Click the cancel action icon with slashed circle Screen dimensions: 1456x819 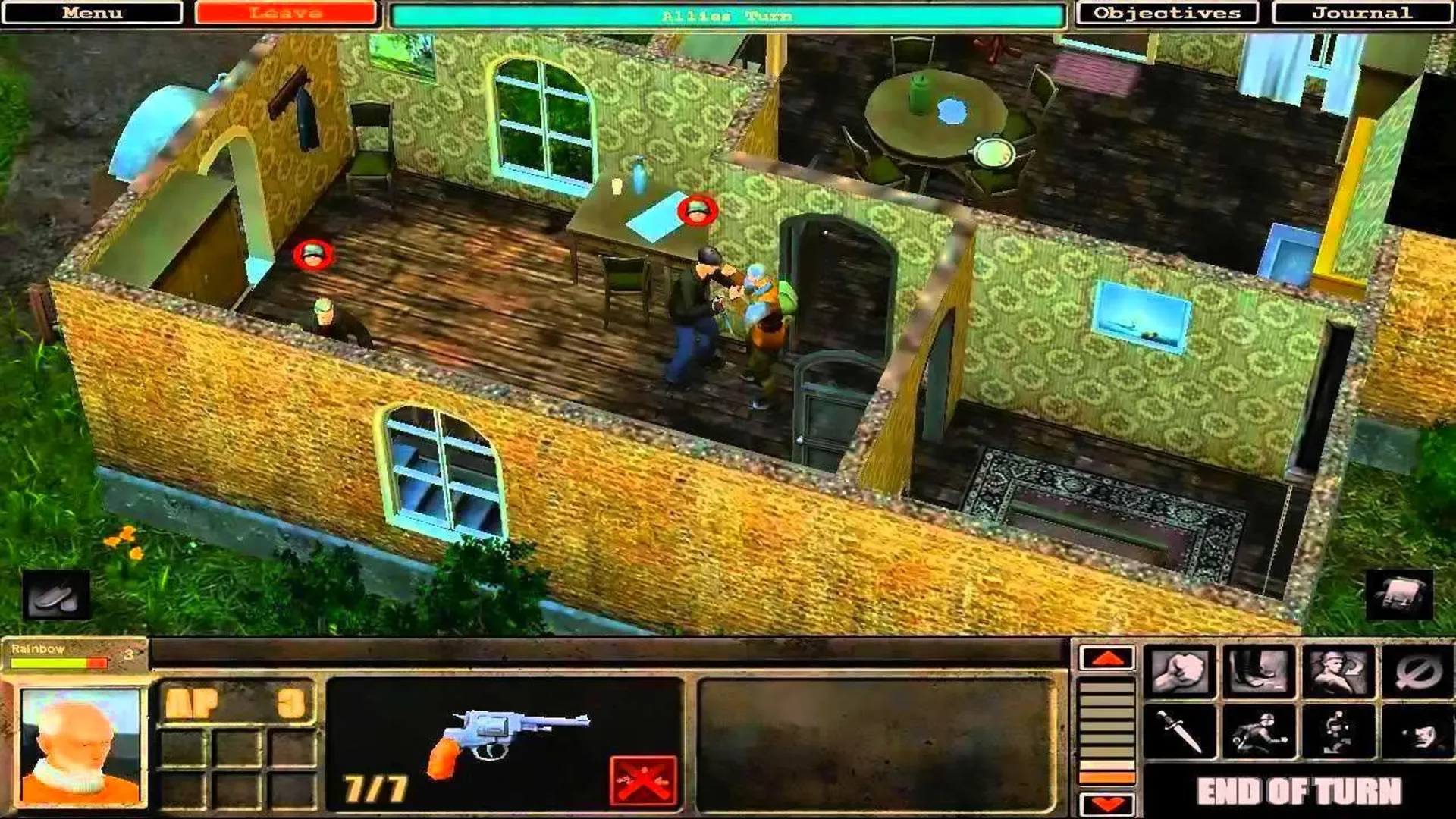point(1417,670)
